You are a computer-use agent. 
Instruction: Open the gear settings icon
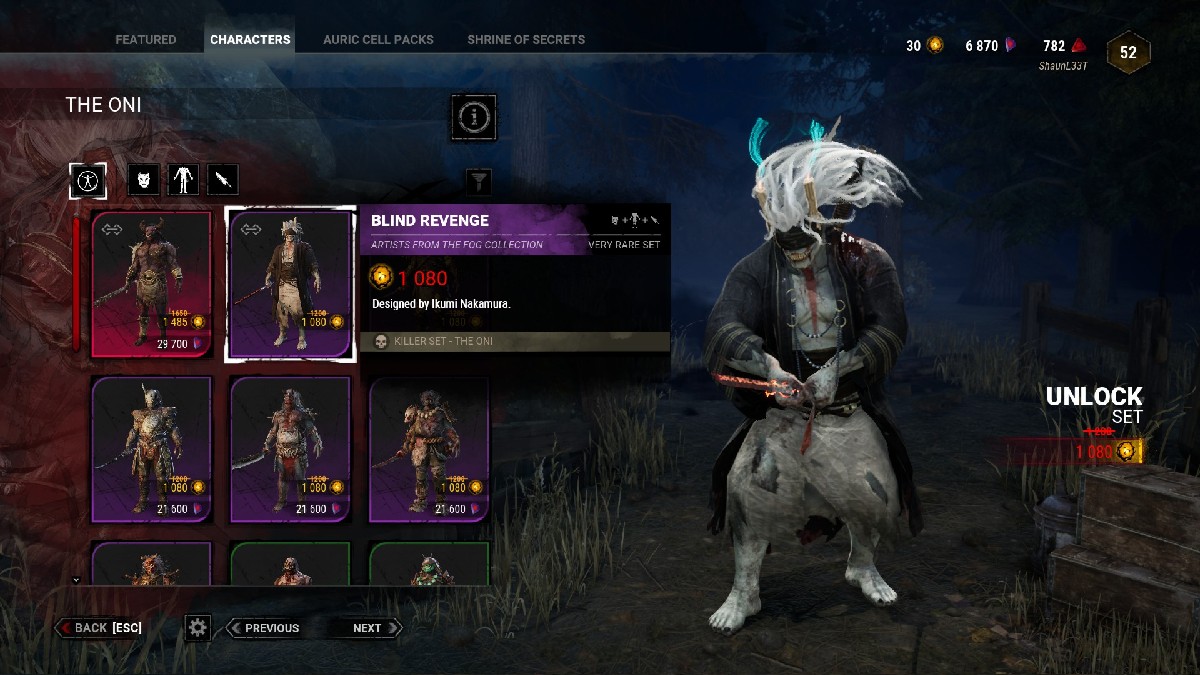[198, 628]
